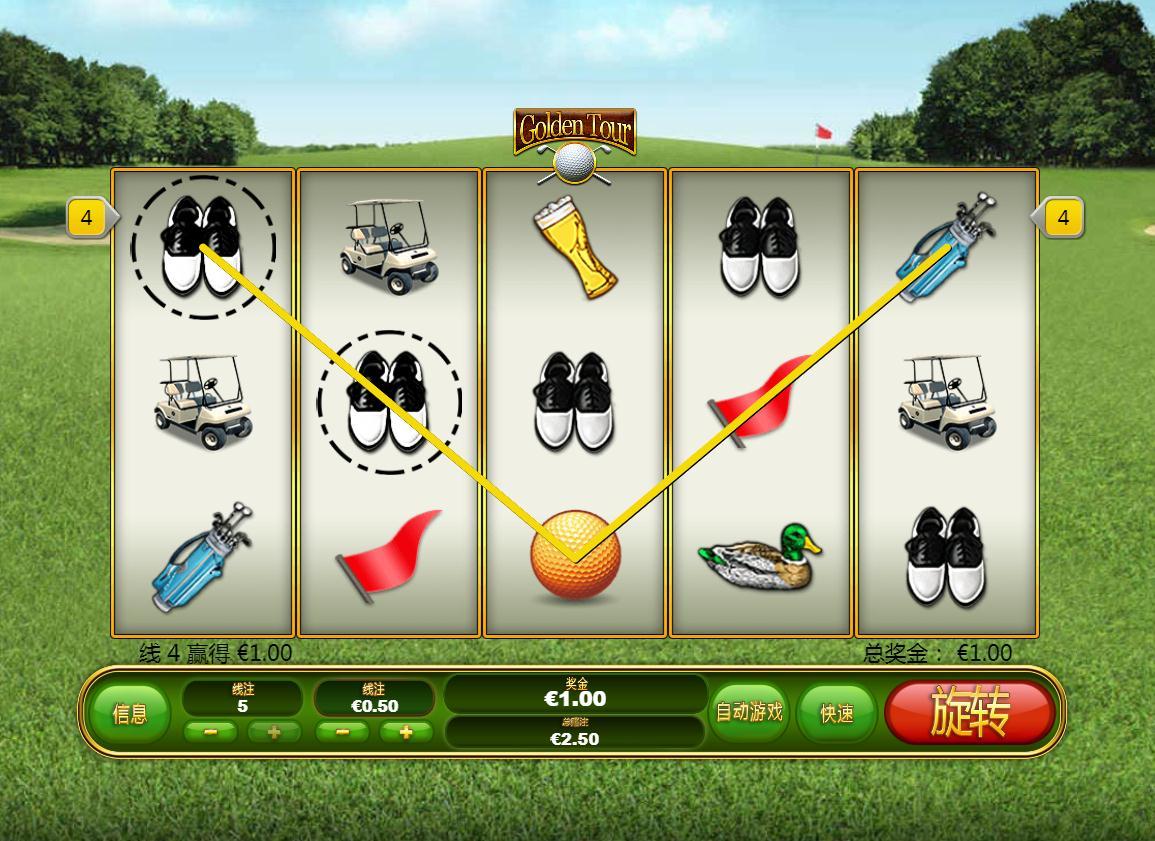Select the right payline 4 marker
This screenshot has height=841, width=1155.
tap(1063, 217)
